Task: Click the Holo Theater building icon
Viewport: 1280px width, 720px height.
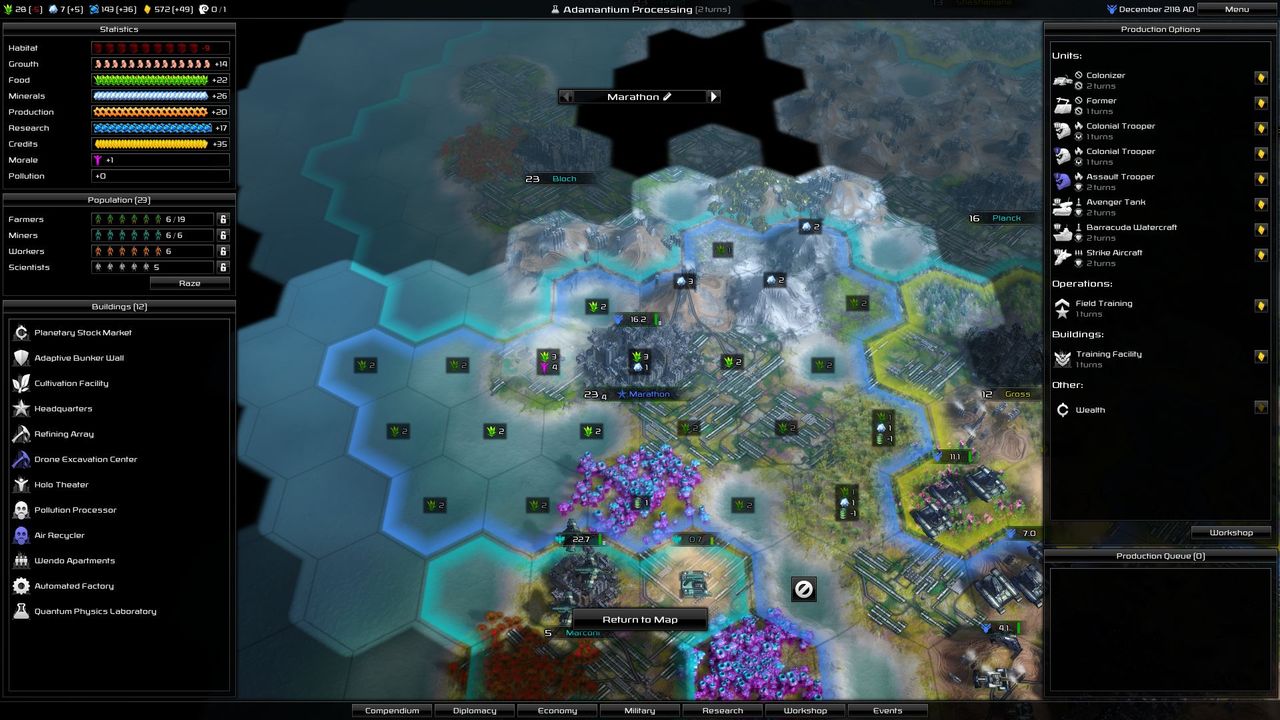Action: 22,484
